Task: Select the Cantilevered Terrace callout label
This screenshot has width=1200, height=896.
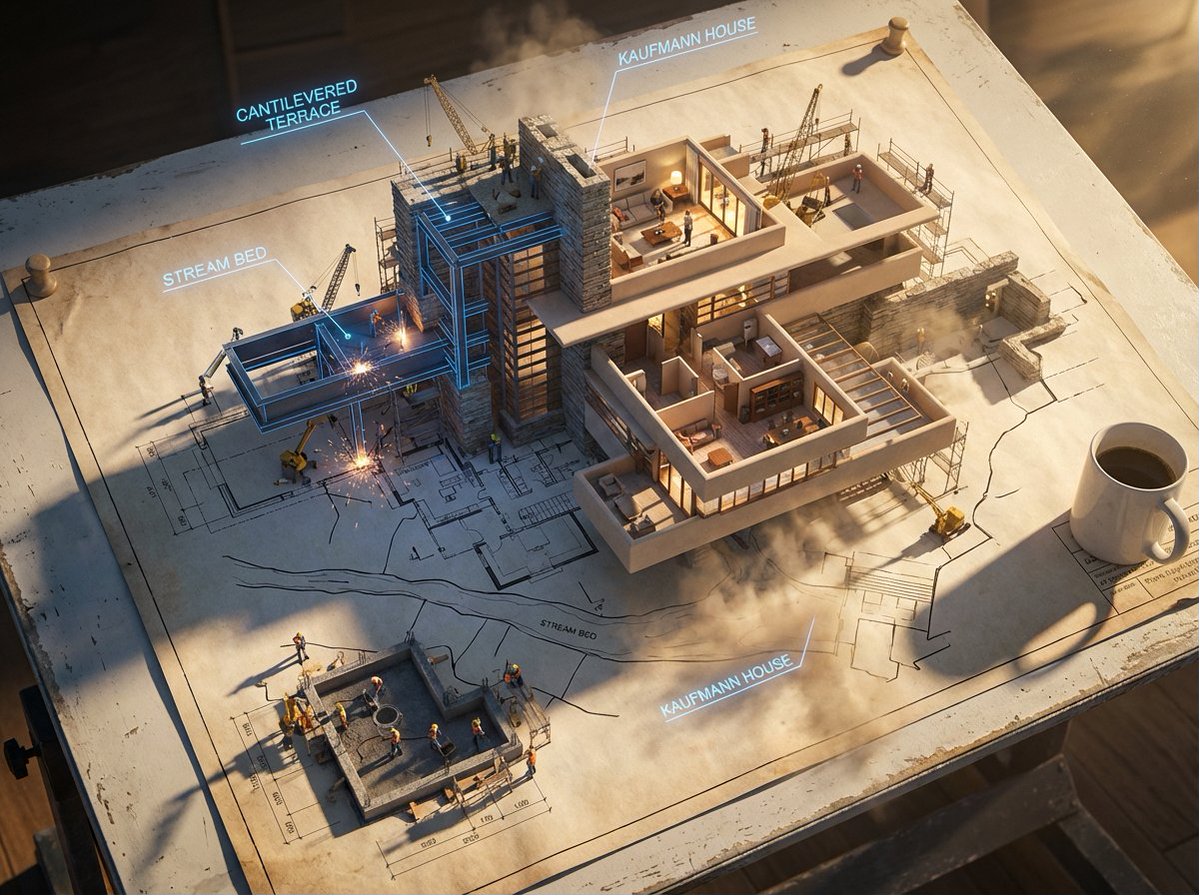Action: point(297,101)
